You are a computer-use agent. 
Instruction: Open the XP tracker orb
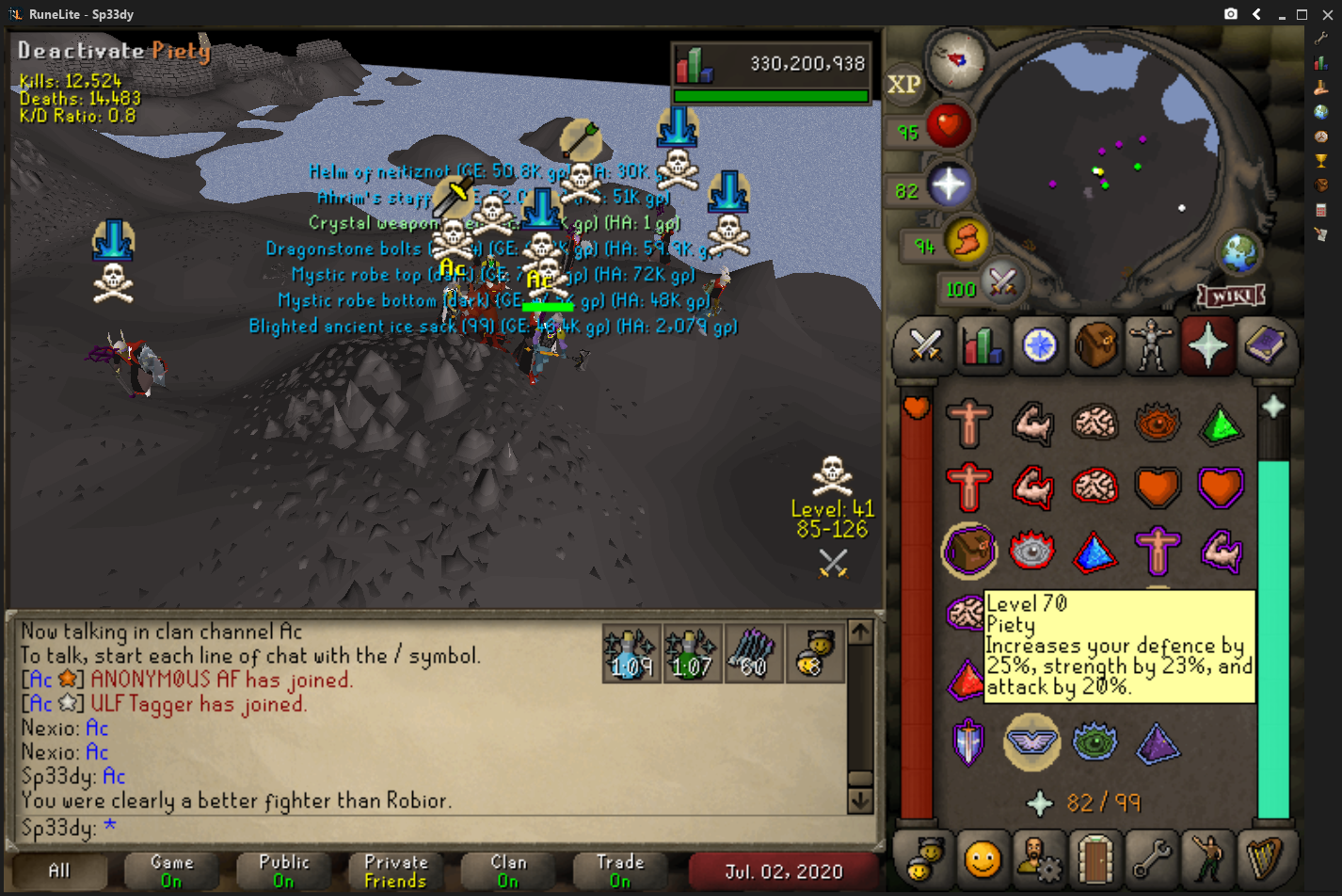click(x=903, y=85)
